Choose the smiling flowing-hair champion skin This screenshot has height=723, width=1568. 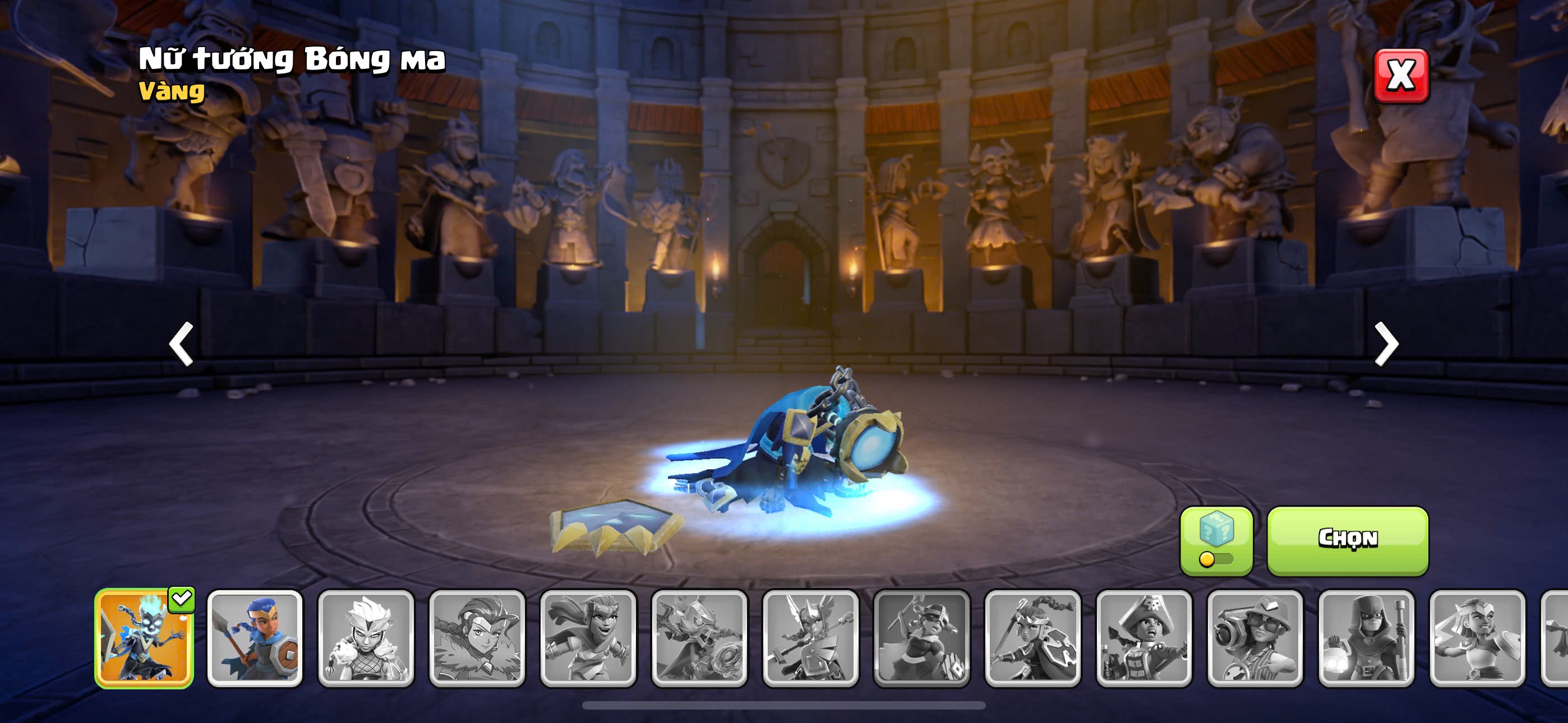(588, 638)
